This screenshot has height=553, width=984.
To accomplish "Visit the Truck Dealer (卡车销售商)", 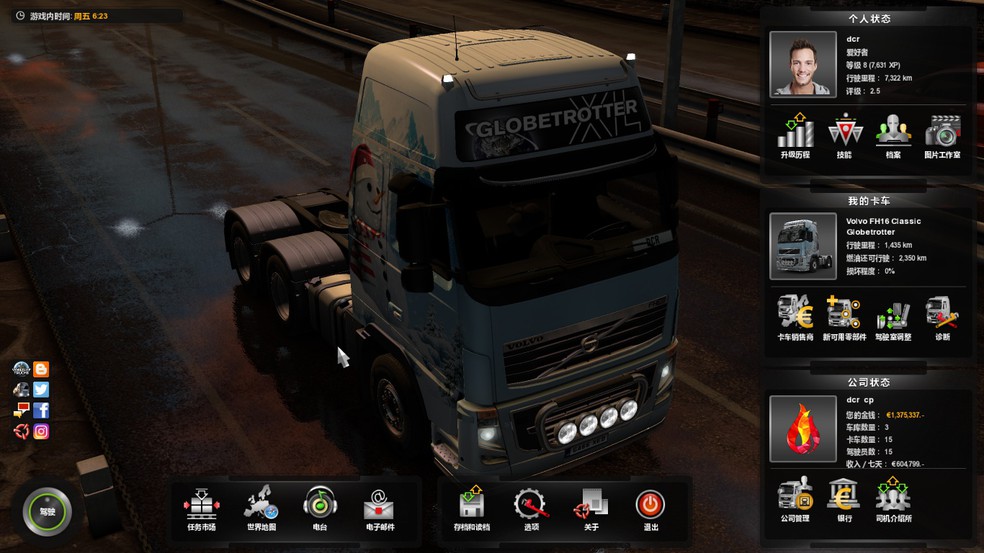I will 796,317.
